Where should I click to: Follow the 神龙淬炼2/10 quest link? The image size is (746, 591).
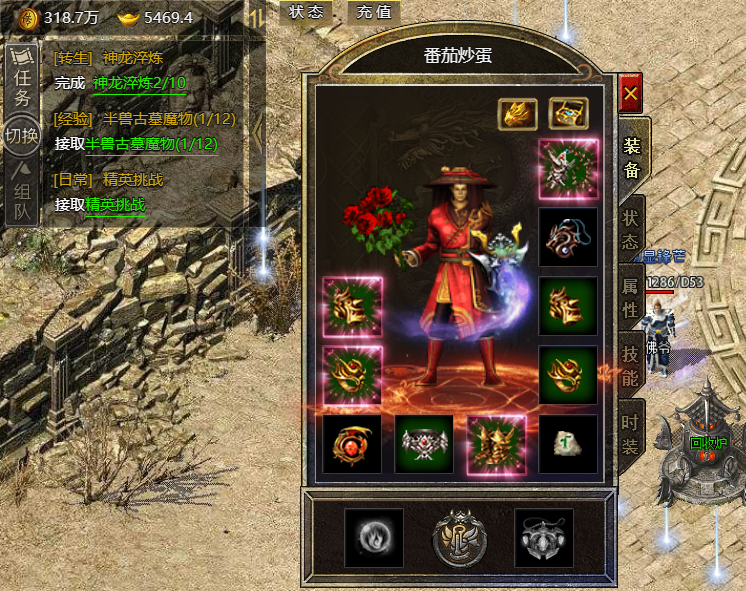140,83
